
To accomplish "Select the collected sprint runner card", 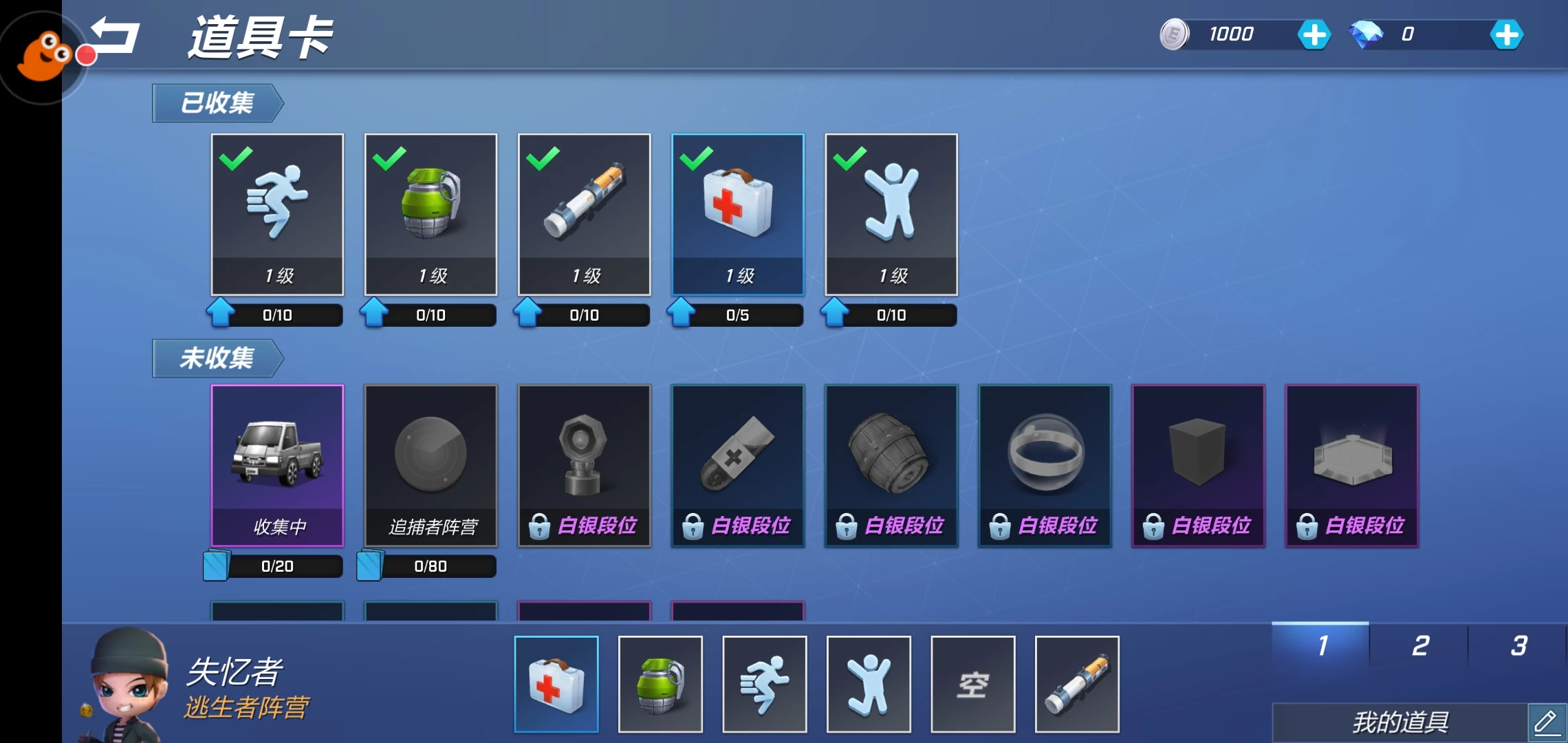I will coord(277,213).
